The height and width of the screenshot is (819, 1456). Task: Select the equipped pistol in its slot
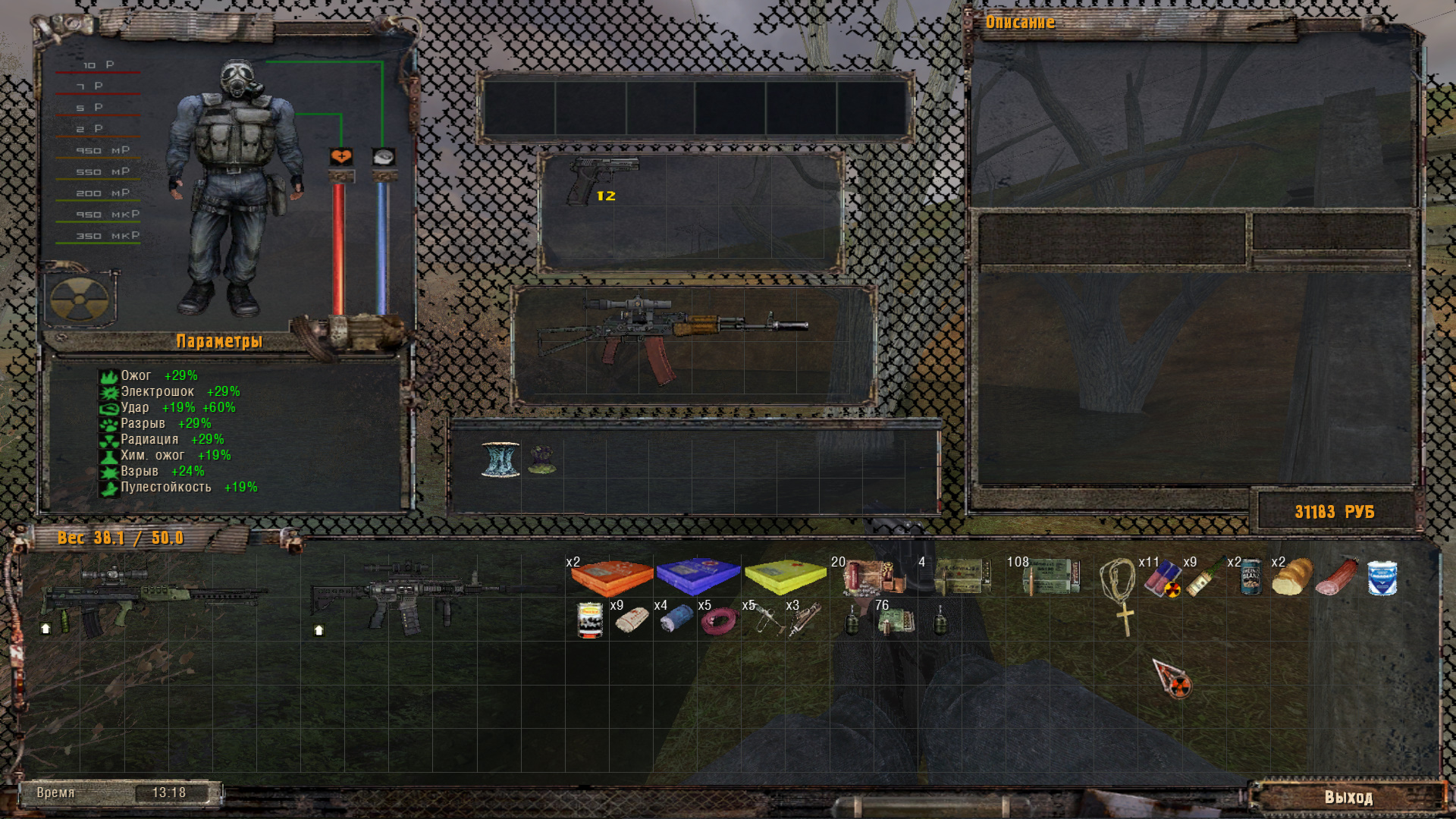[603, 180]
